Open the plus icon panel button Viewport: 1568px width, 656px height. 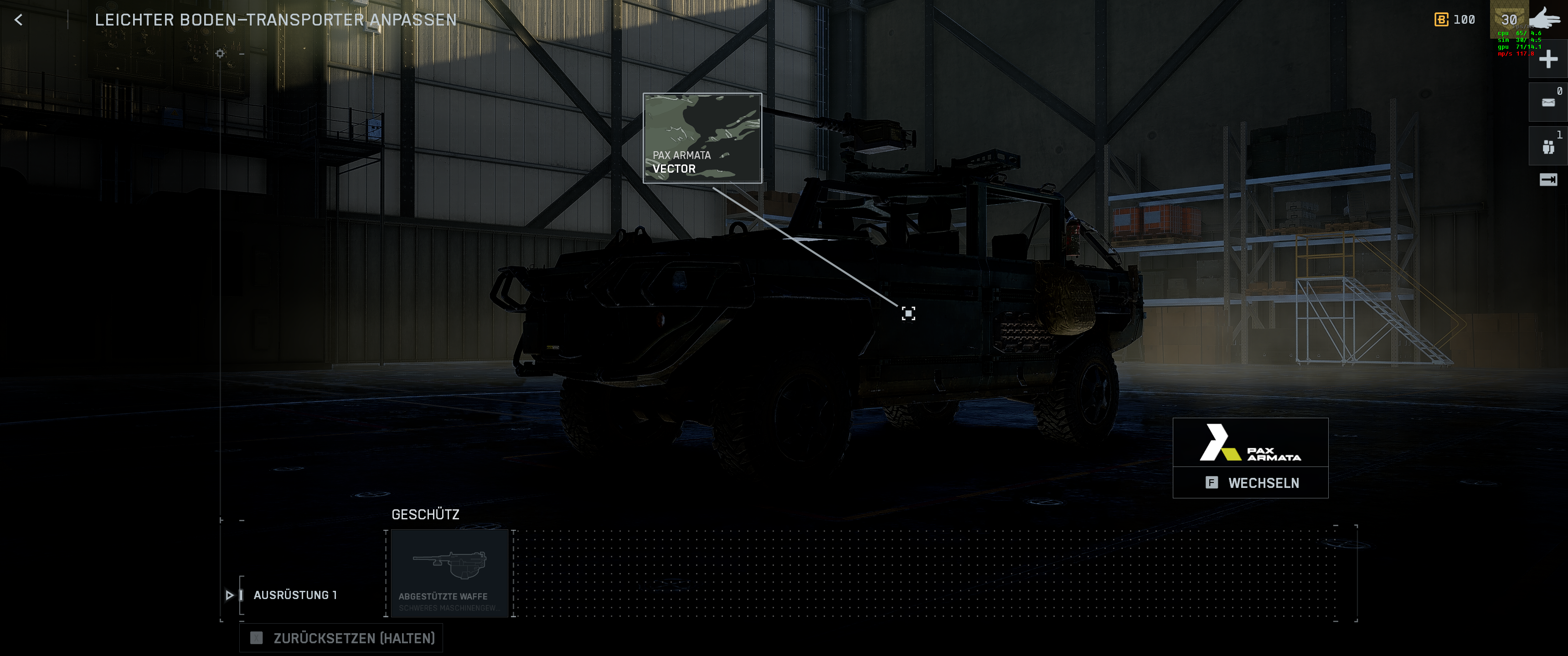click(1547, 60)
